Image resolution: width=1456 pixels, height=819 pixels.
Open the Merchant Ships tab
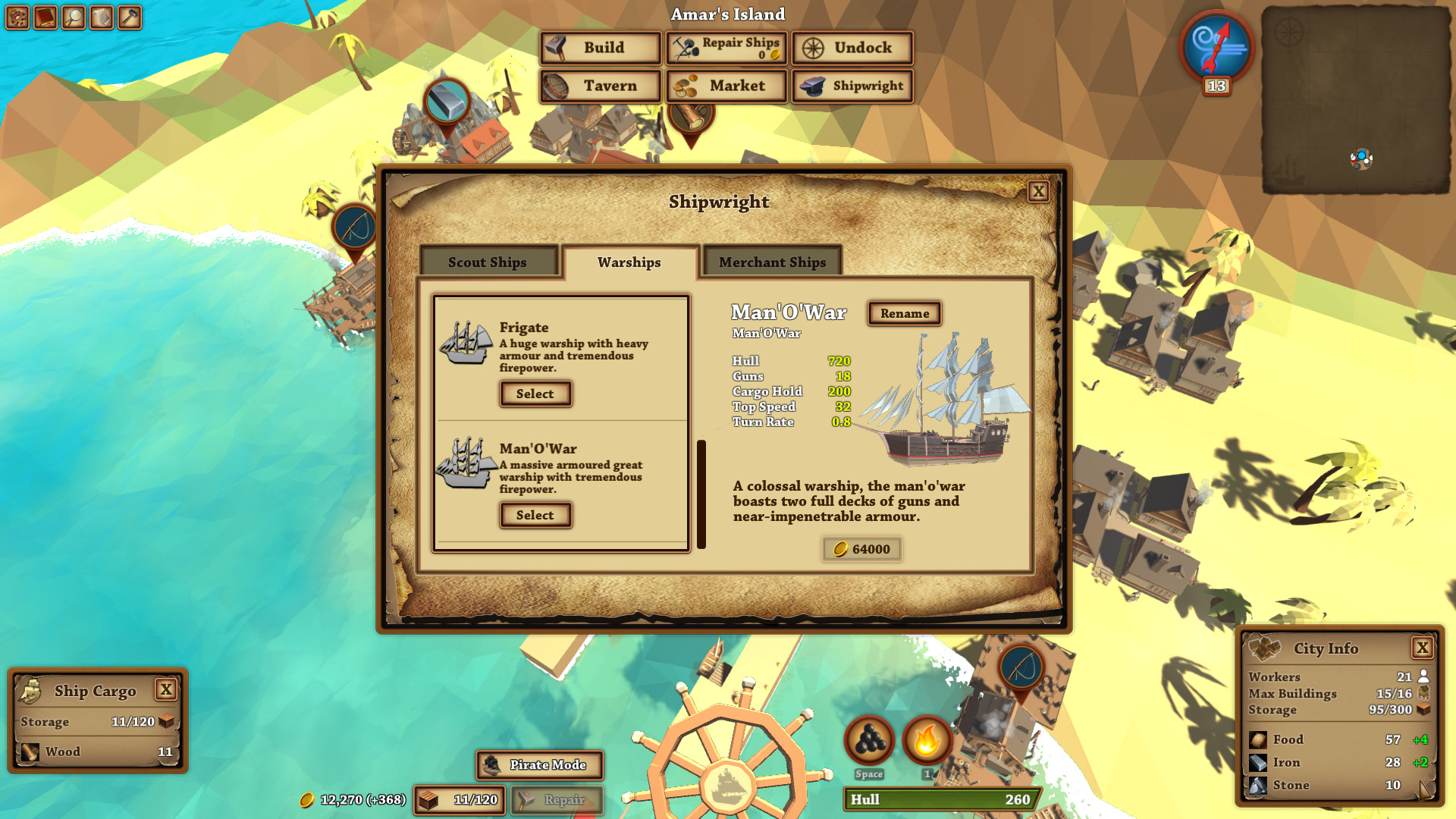[x=771, y=262]
